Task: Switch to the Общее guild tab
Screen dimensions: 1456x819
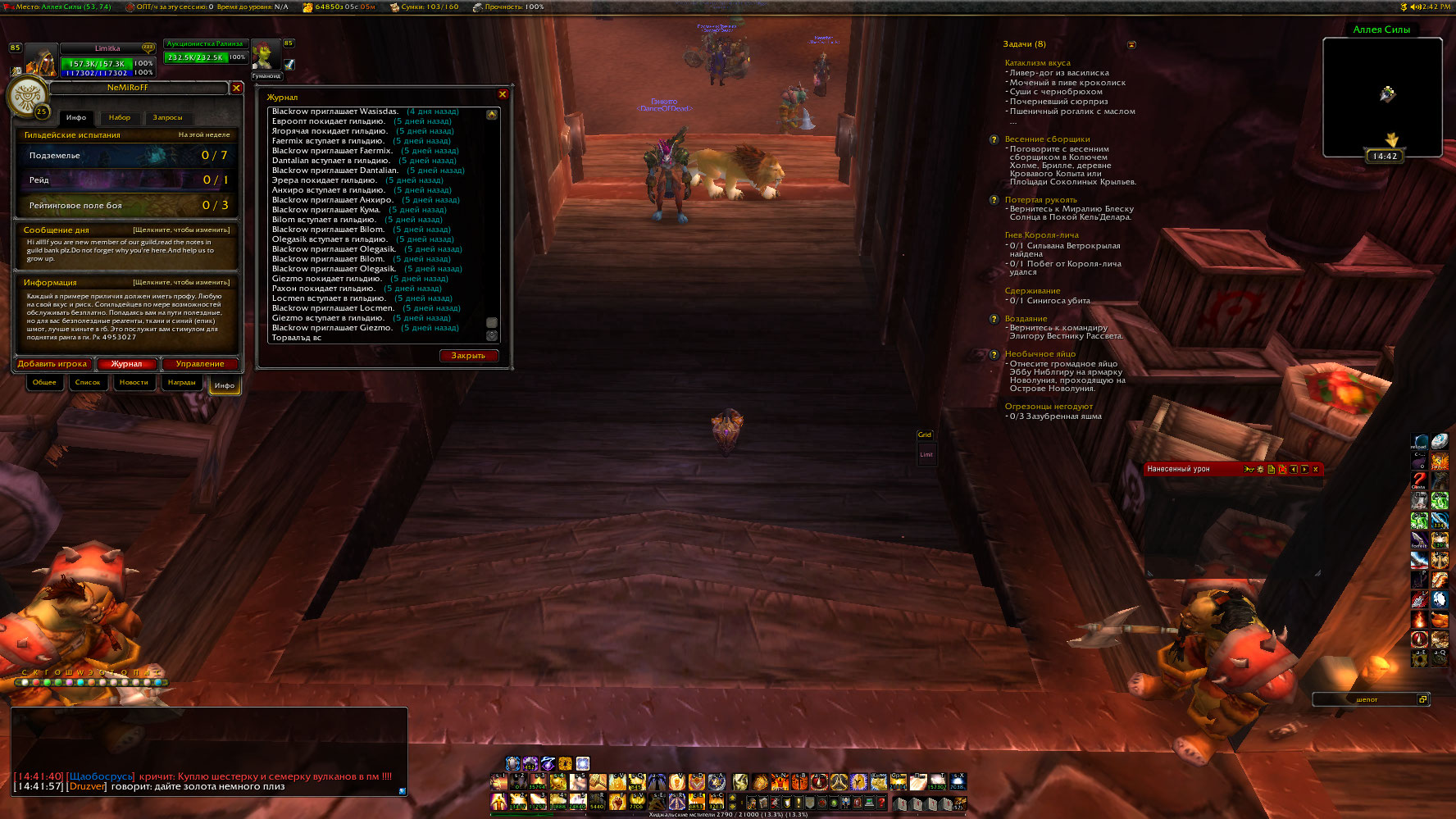Action: pyautogui.click(x=44, y=383)
